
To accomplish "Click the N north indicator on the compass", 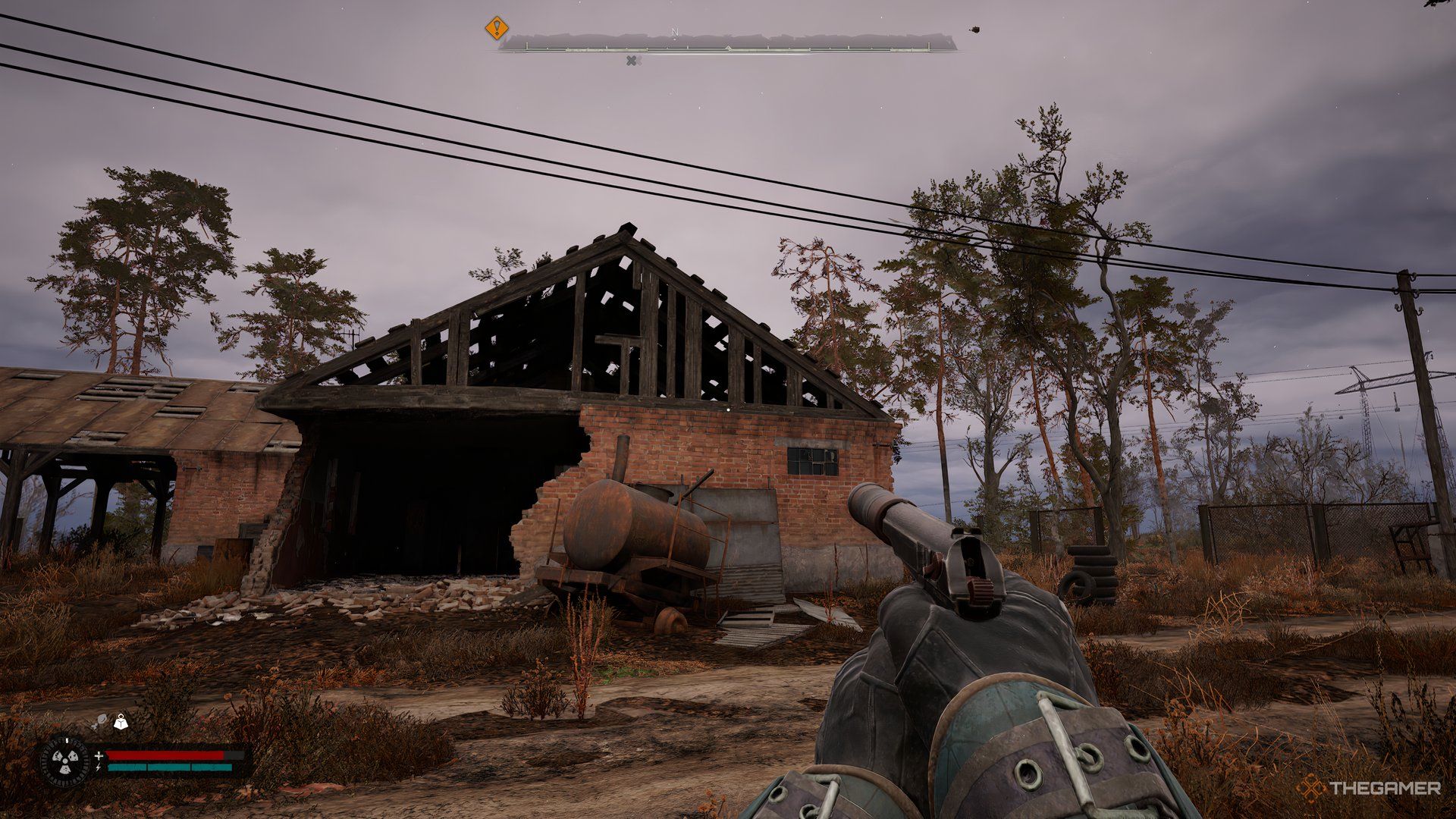I will [x=674, y=30].
